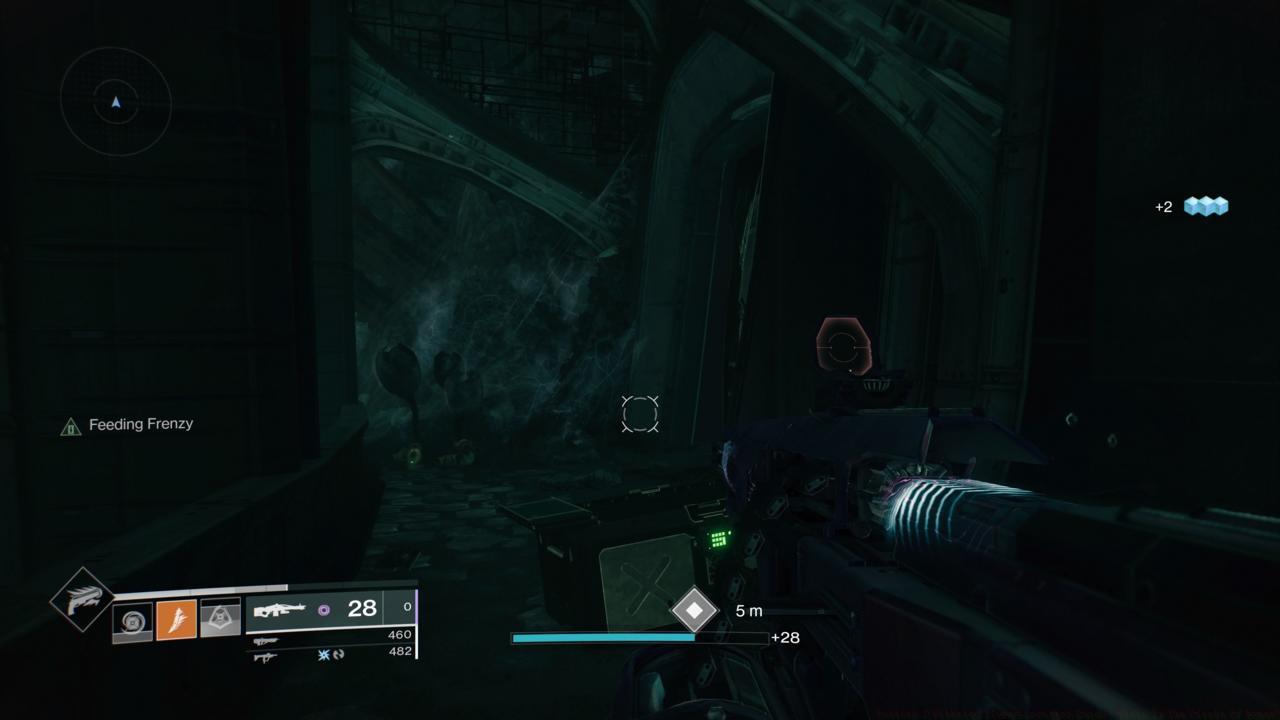1280x720 pixels.
Task: Select the Feeding Frenzy perk notification
Action: pos(128,425)
